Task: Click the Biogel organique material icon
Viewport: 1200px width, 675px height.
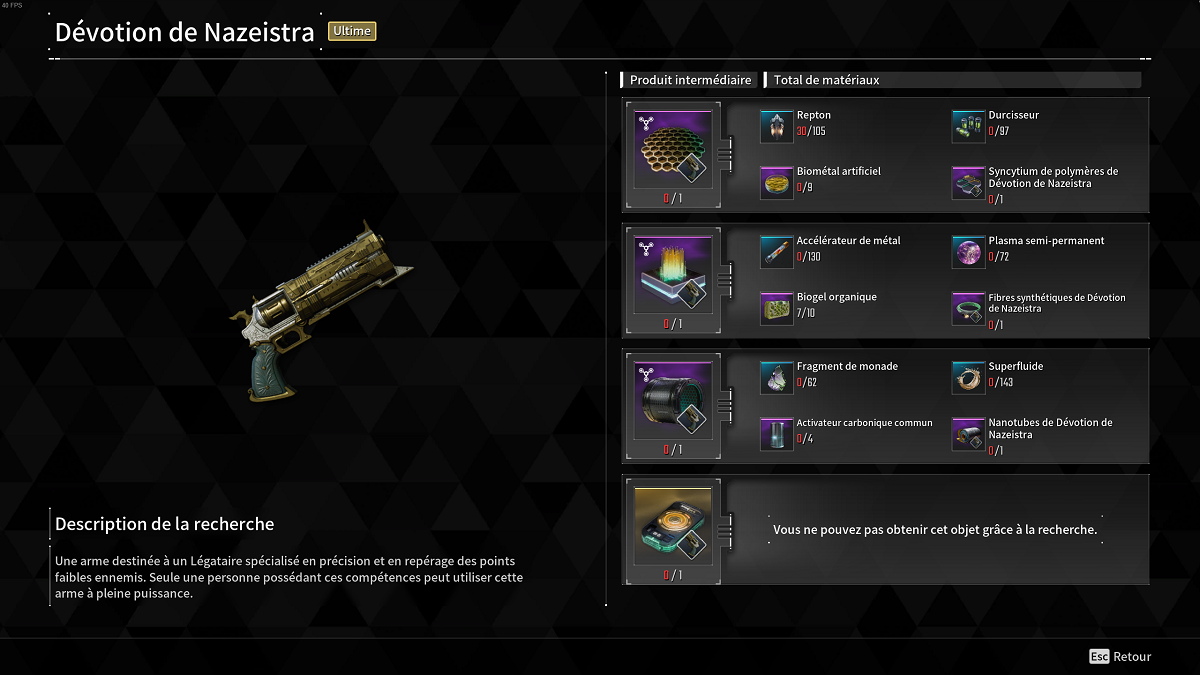Action: point(777,309)
